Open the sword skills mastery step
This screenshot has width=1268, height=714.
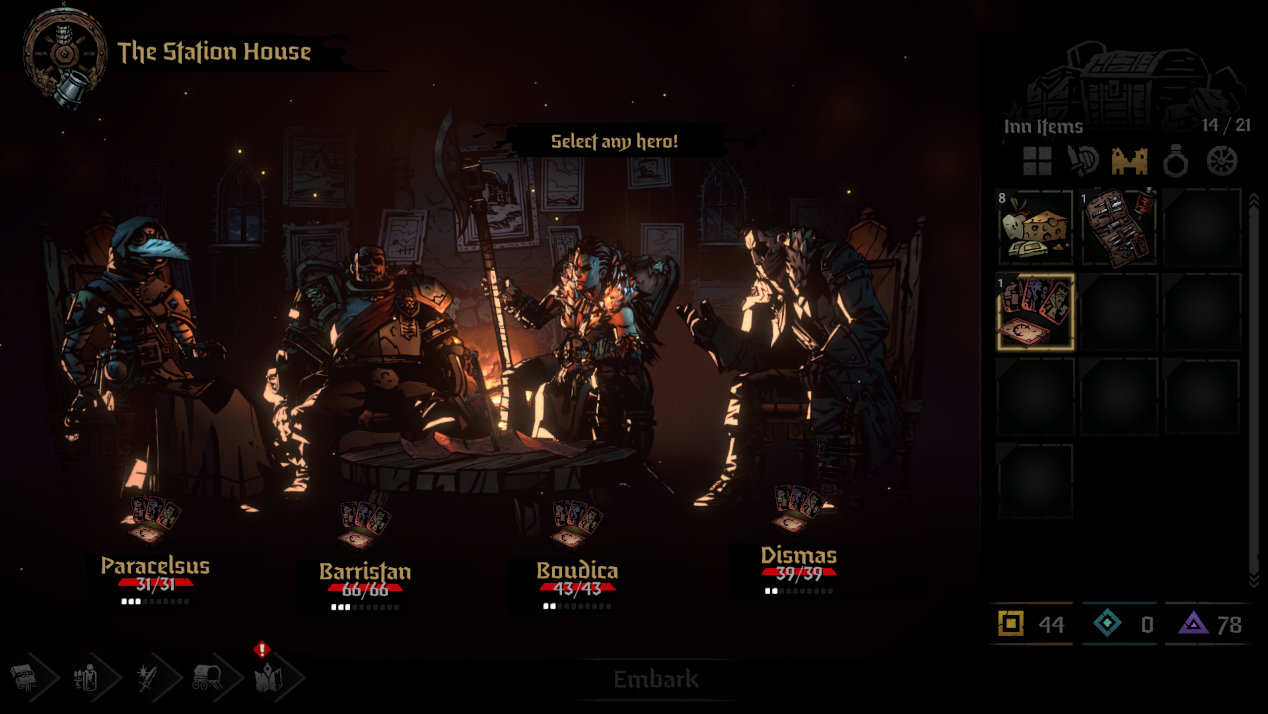click(148, 679)
